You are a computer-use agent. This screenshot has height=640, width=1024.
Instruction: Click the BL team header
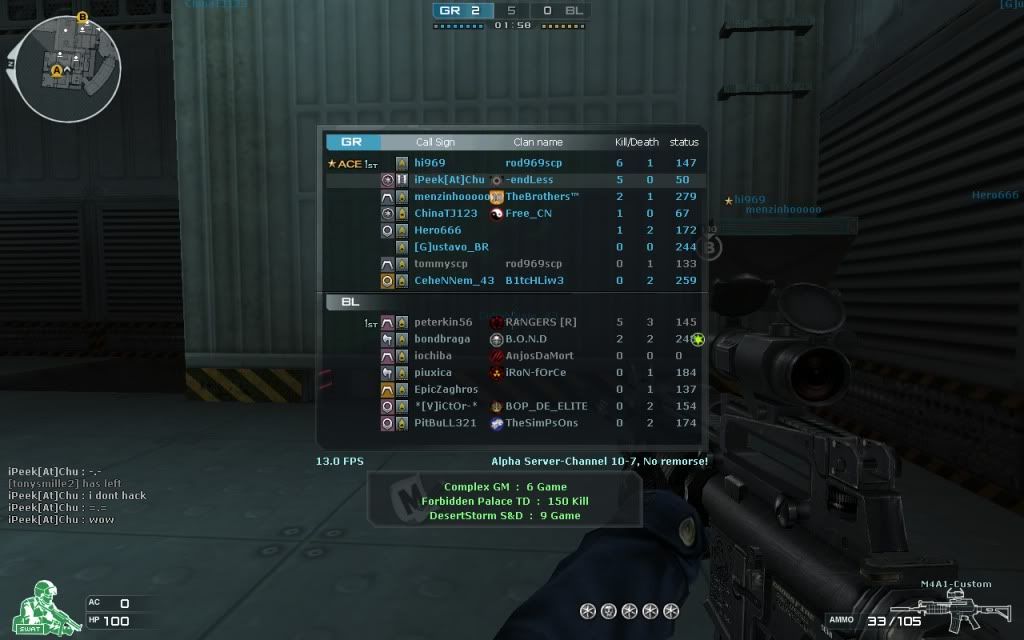coord(351,301)
